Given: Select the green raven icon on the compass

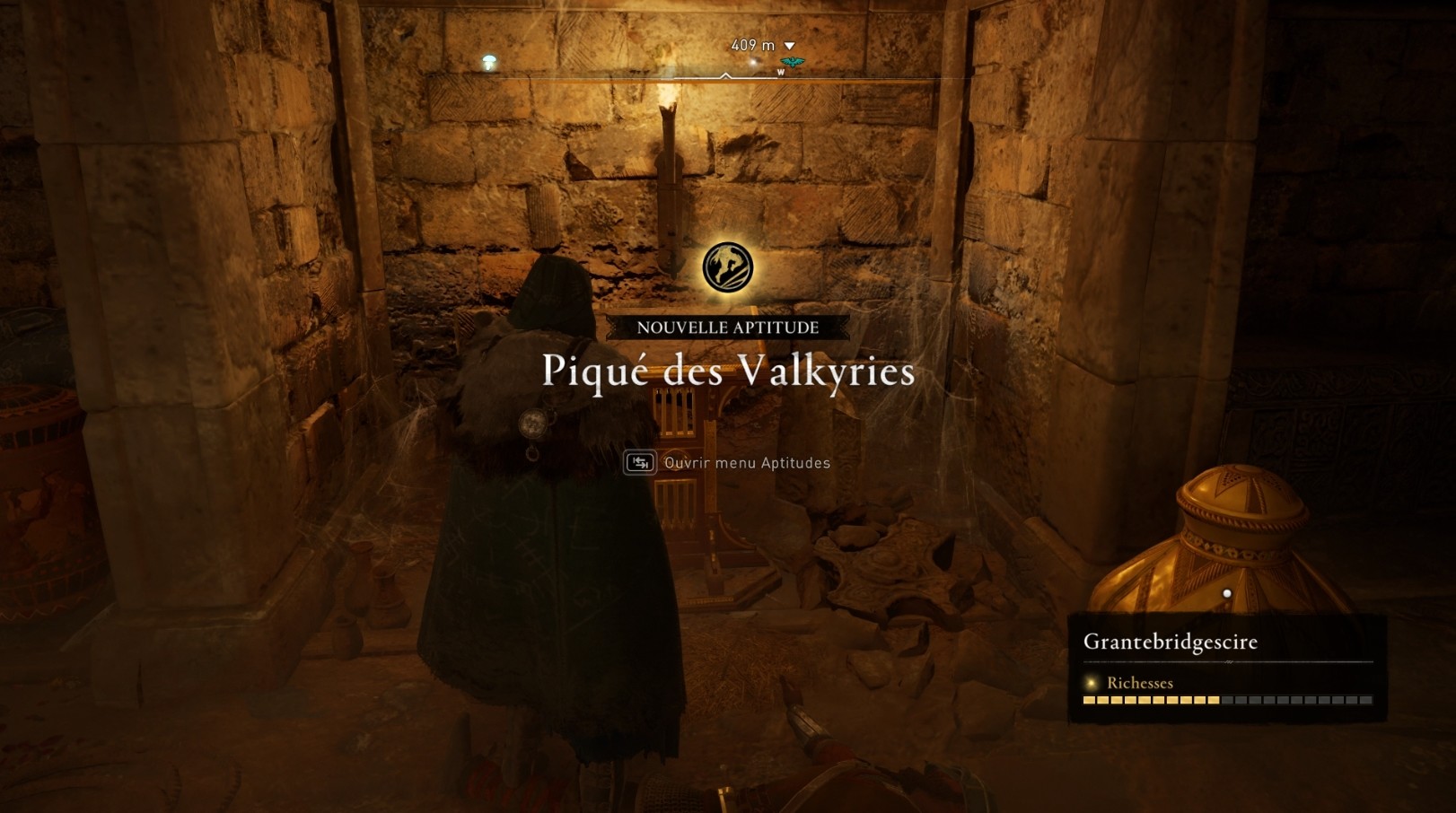Looking at the screenshot, I should coord(794,61).
